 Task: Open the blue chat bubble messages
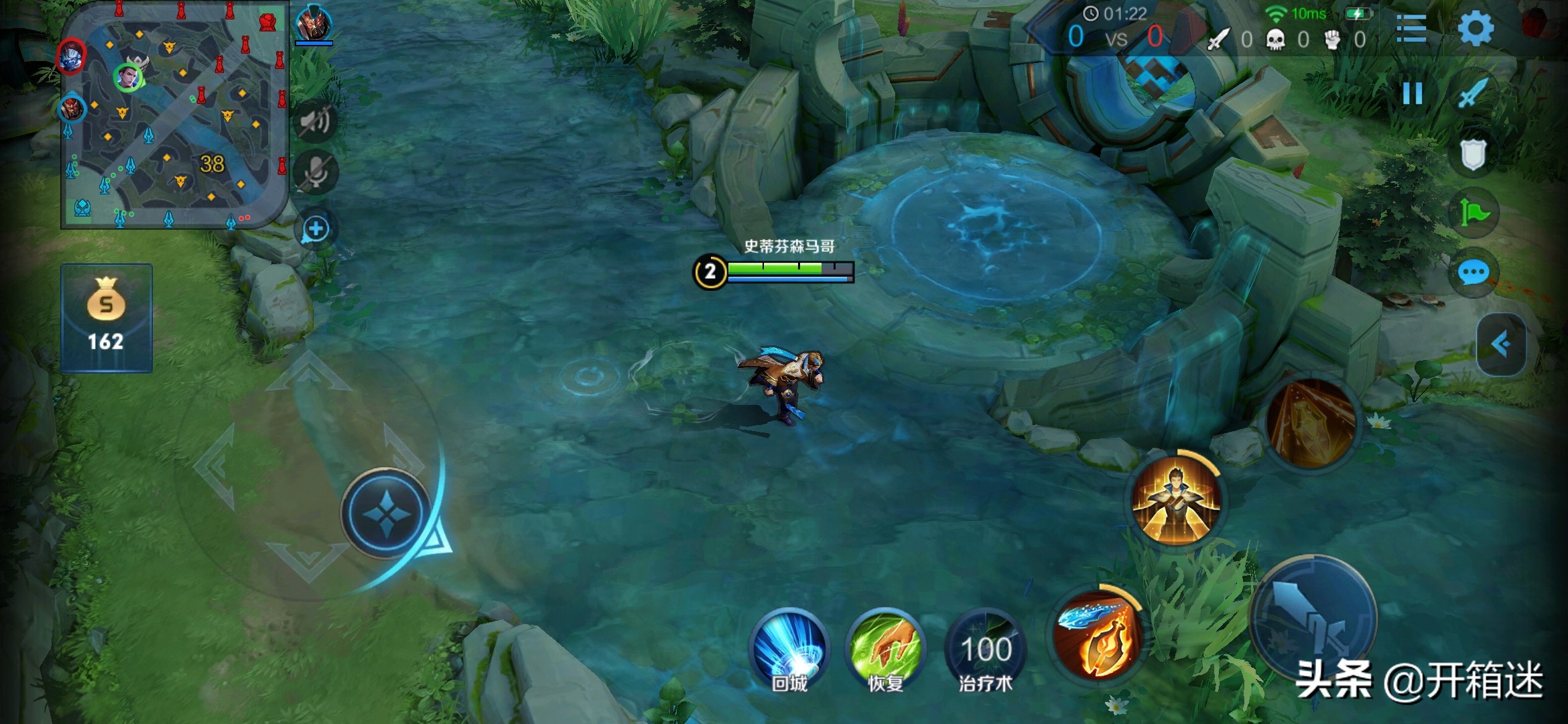(1473, 274)
